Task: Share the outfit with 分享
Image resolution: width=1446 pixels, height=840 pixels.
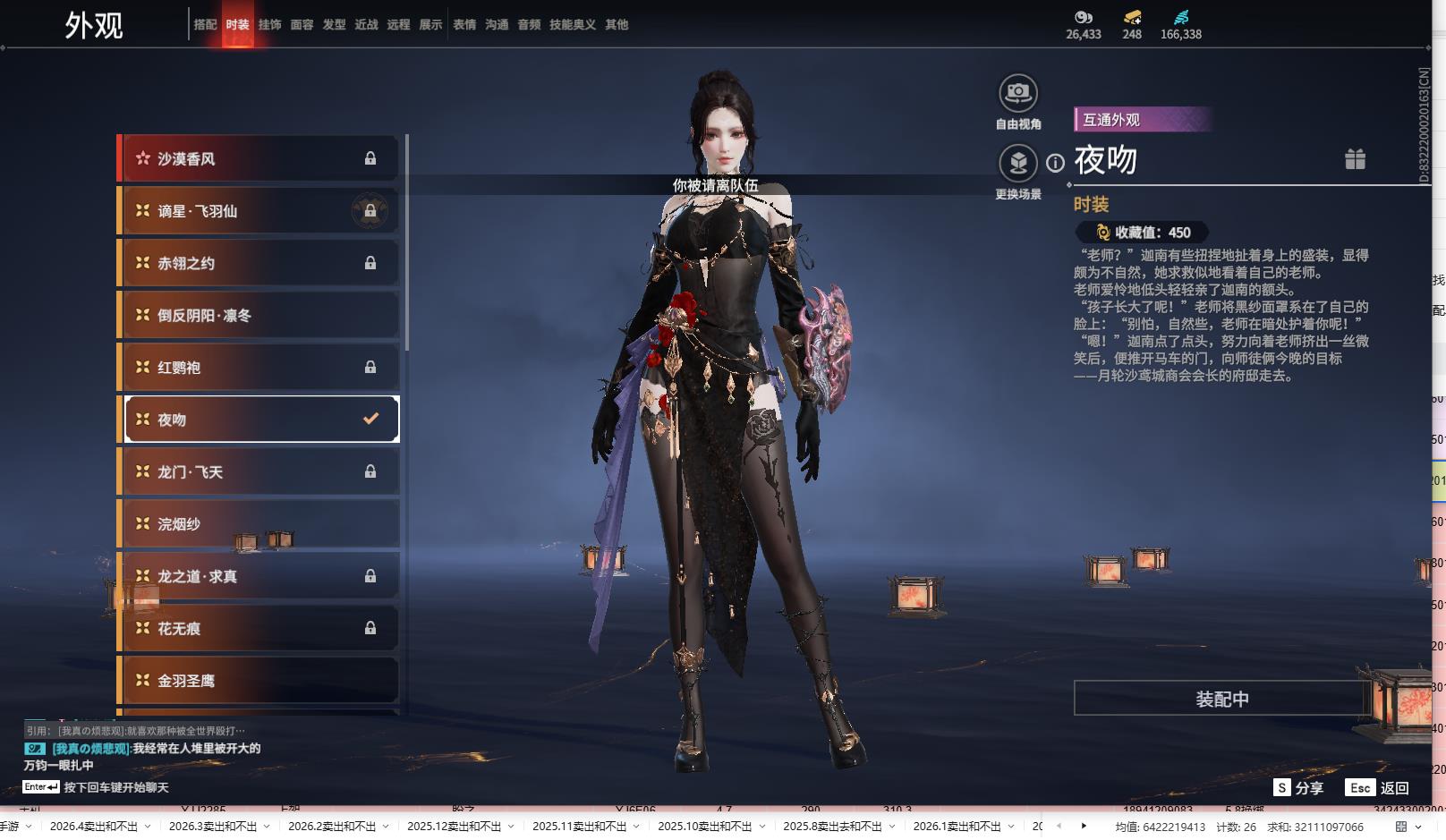Action: click(x=1298, y=788)
